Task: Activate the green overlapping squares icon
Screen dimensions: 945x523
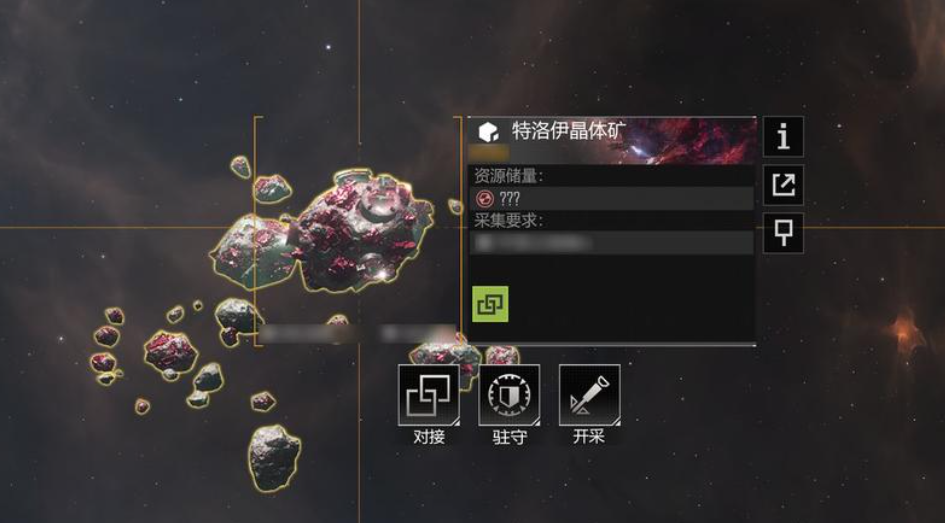Action: (490, 304)
